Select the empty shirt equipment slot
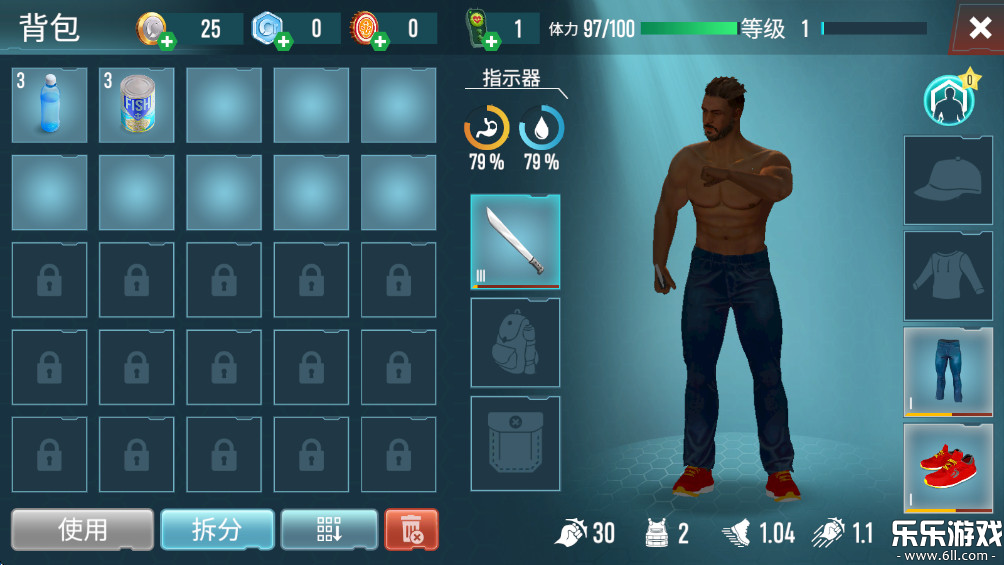Screen dimensions: 1004x565 [948, 276]
